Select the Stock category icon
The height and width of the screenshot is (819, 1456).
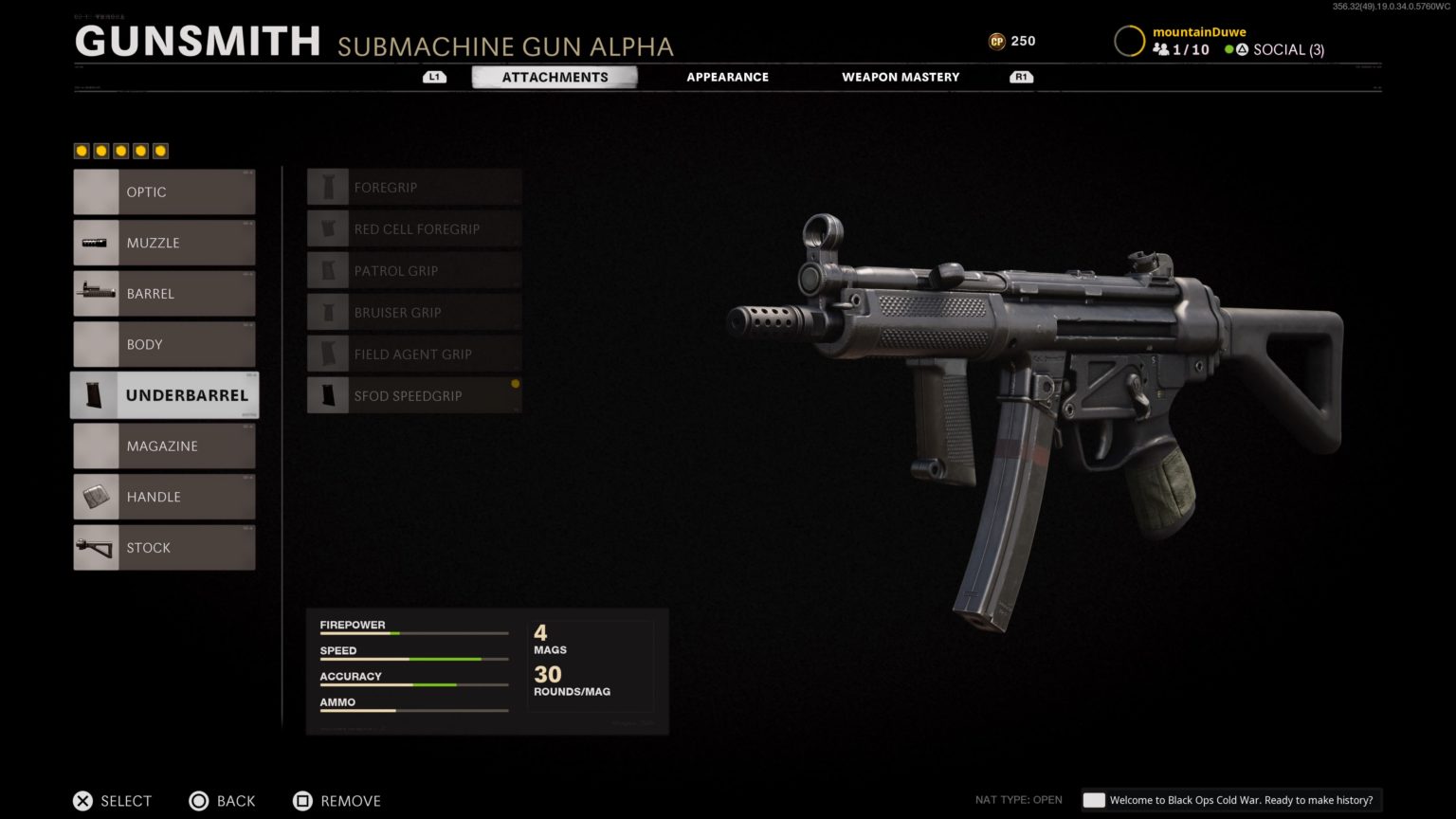point(95,547)
